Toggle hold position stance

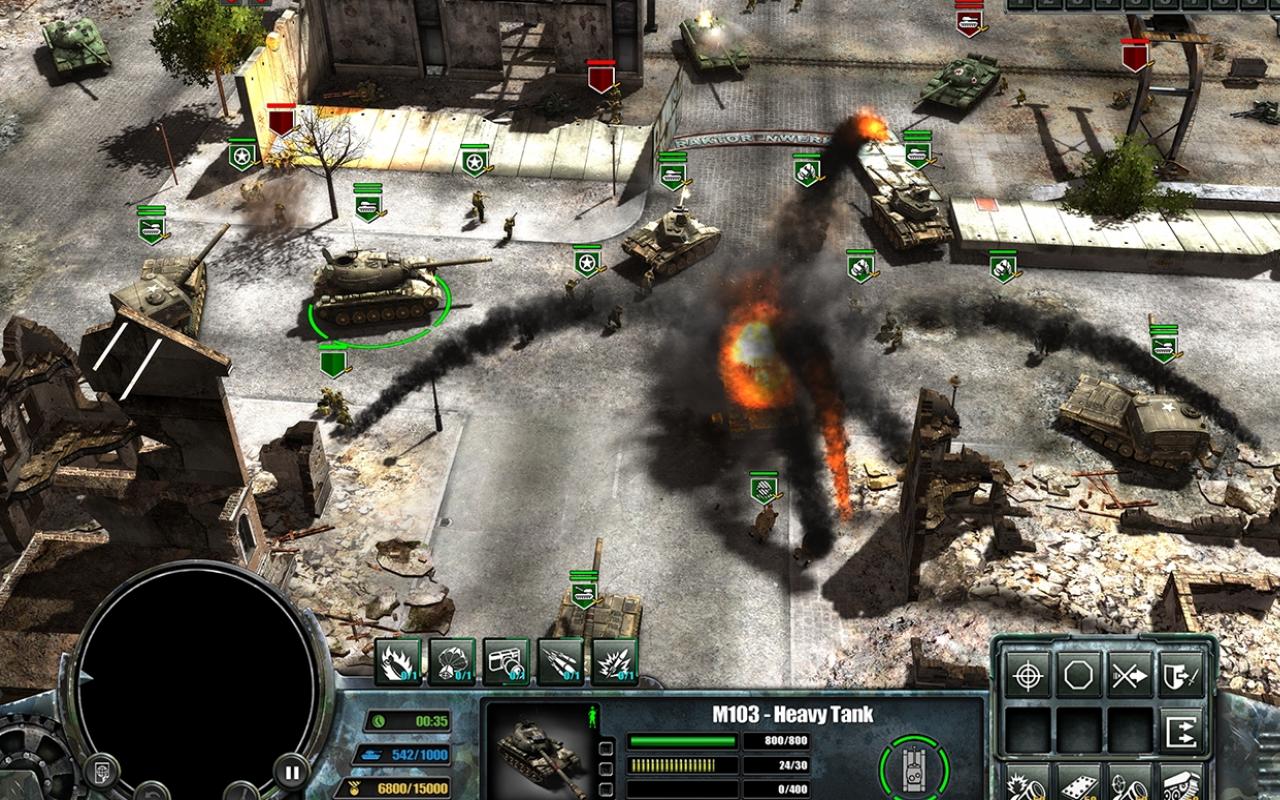click(1077, 675)
